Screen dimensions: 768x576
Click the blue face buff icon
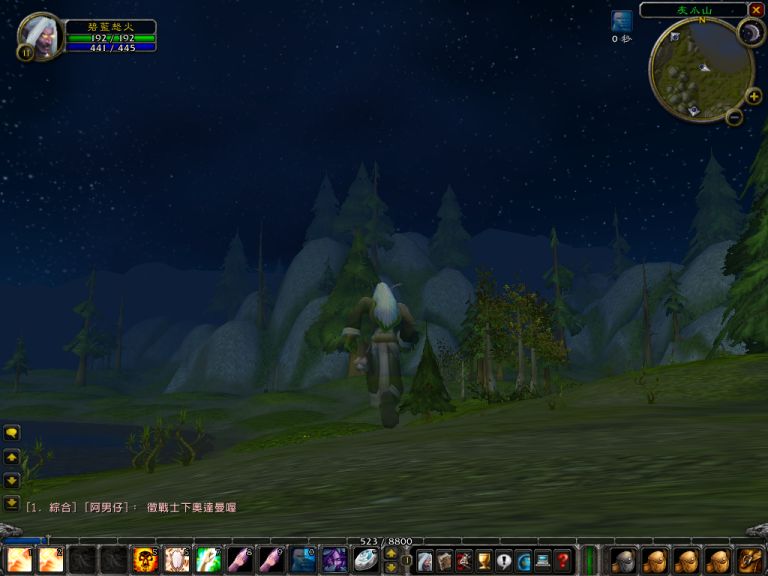click(x=622, y=21)
